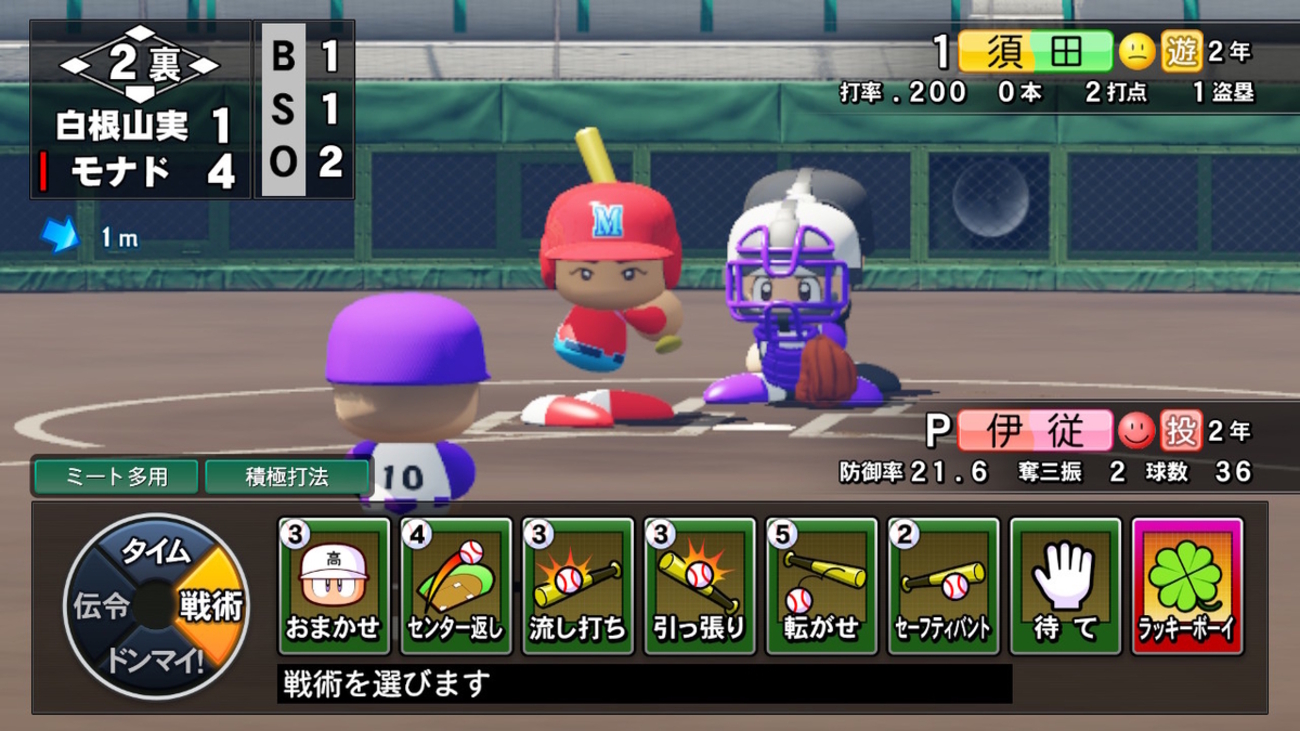This screenshot has height=731, width=1300.
Task: Choose 戦術 on the command wheel
Action: 211,605
